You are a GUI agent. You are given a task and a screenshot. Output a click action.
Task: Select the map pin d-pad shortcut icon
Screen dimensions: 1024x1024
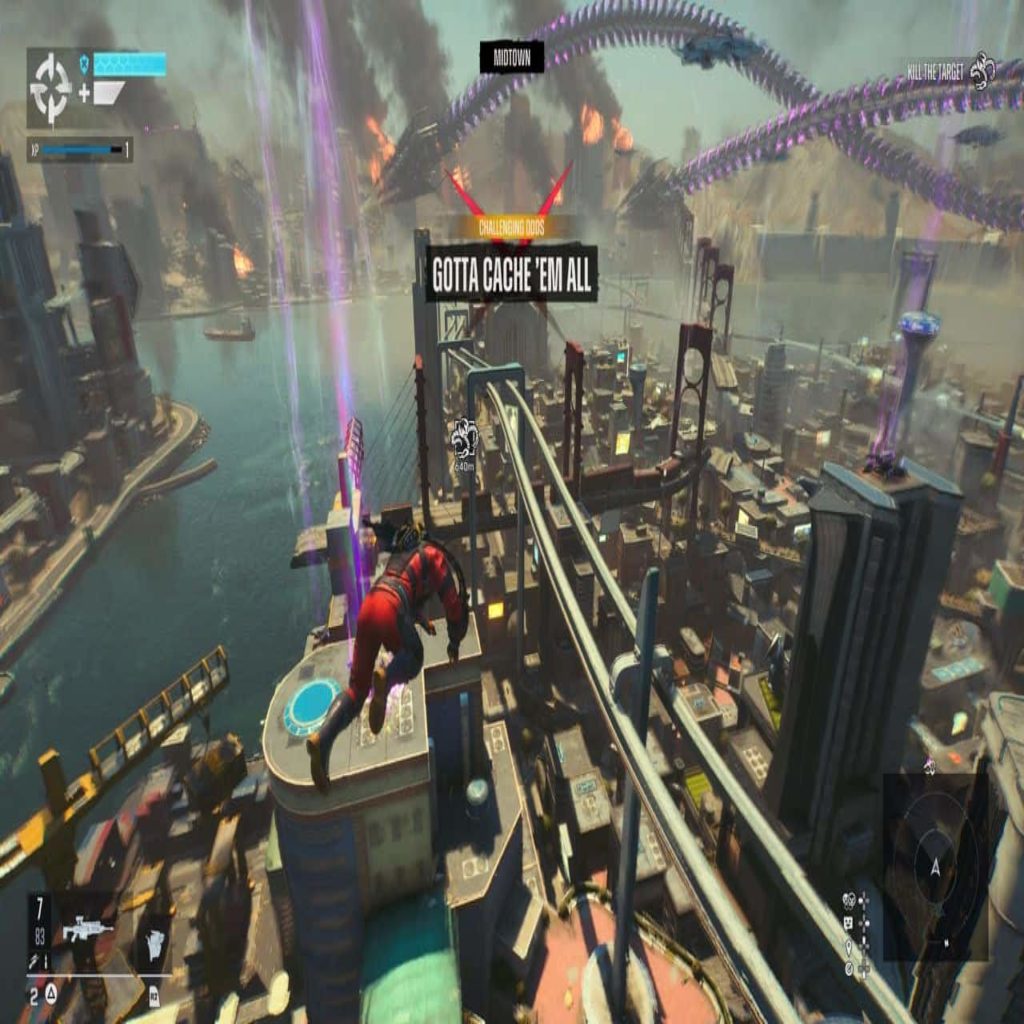point(848,945)
